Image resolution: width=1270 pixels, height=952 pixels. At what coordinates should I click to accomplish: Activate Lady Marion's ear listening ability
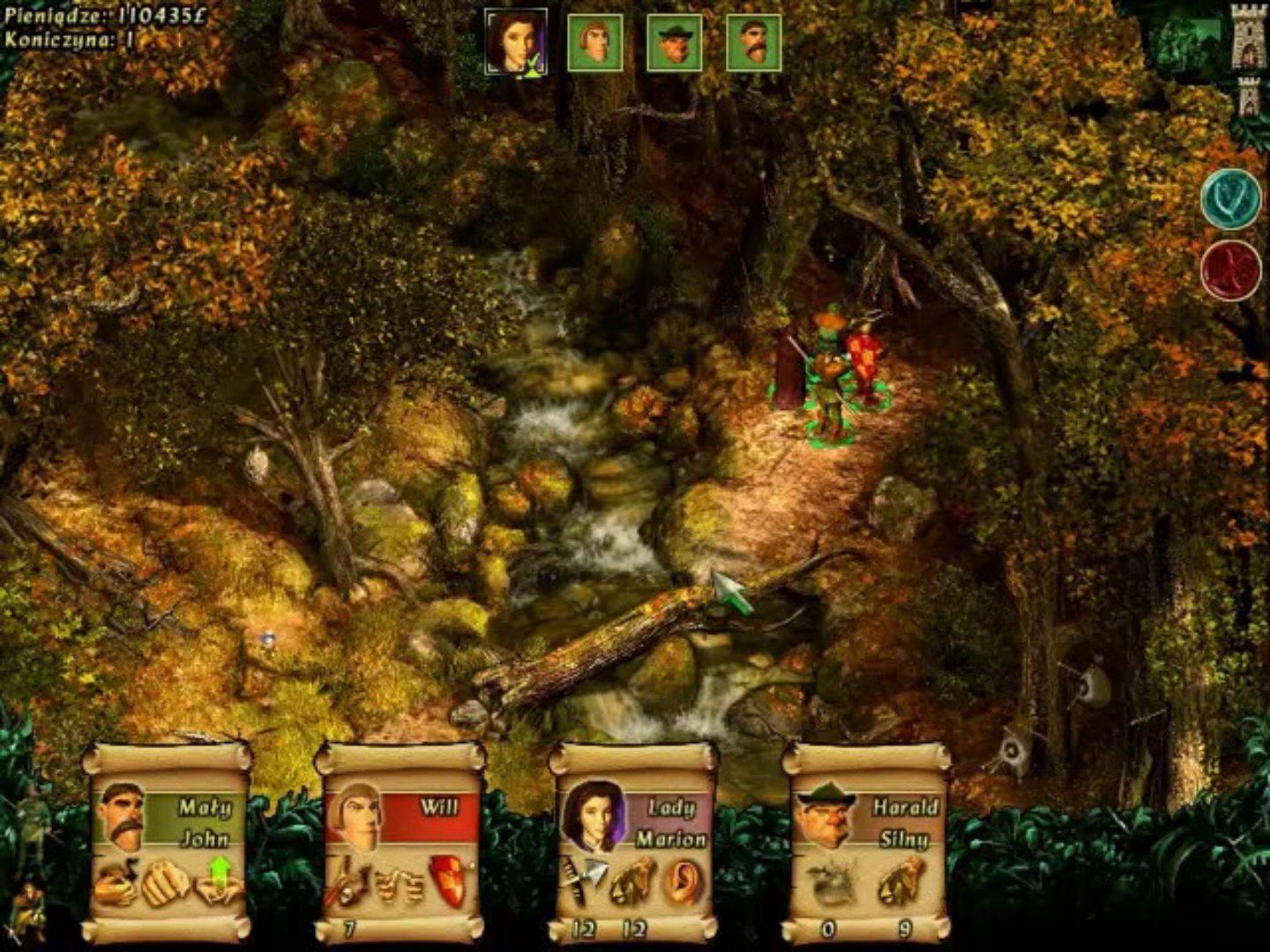point(684,882)
